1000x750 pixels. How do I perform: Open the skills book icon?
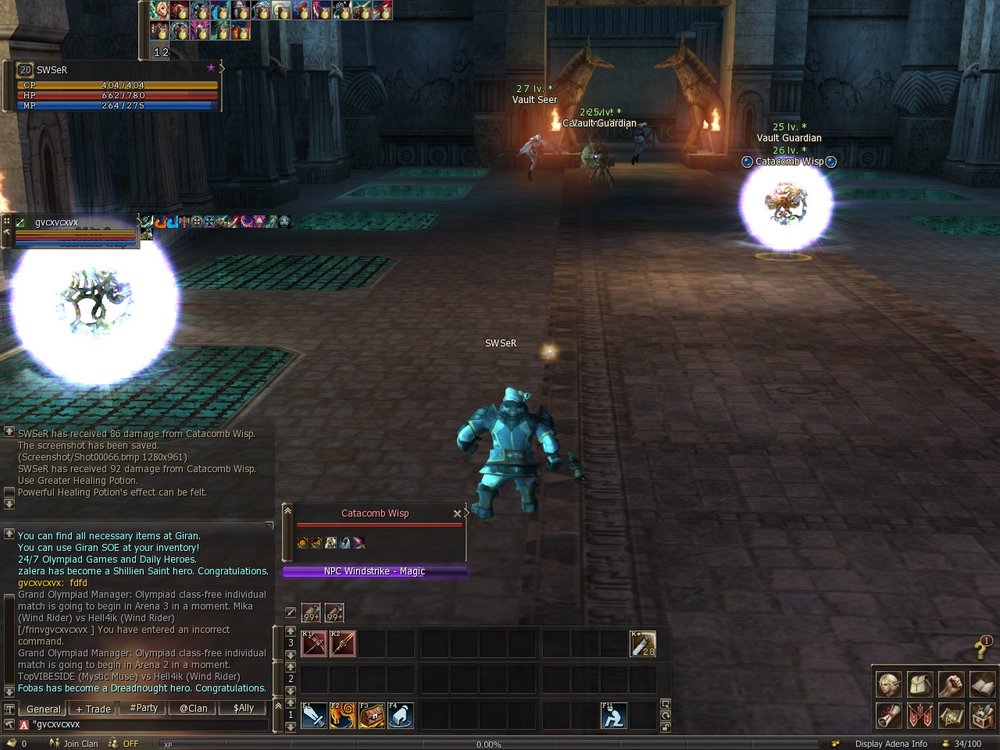[981, 684]
